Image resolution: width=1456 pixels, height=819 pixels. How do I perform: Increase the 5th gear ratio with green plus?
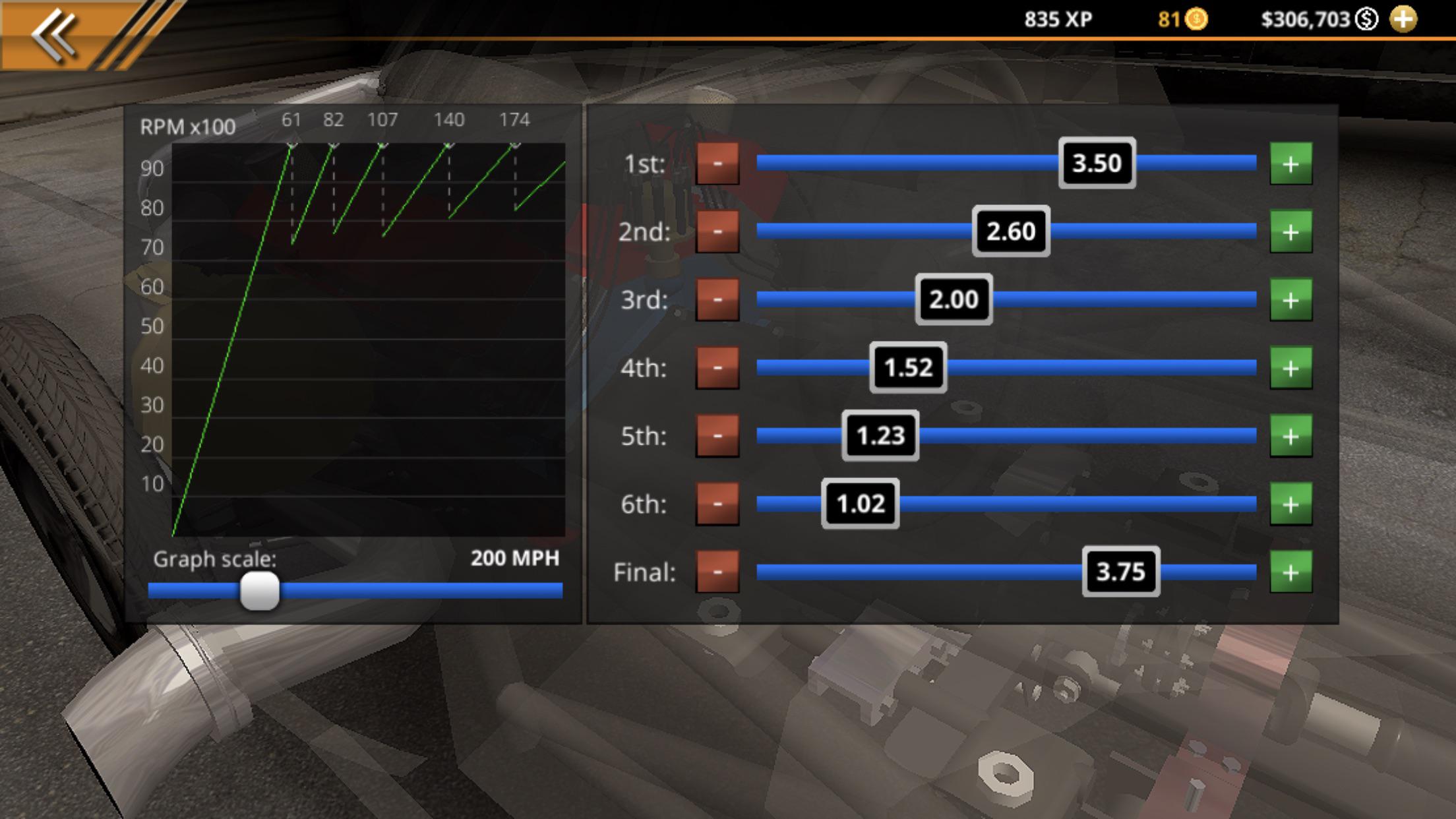(x=1290, y=437)
